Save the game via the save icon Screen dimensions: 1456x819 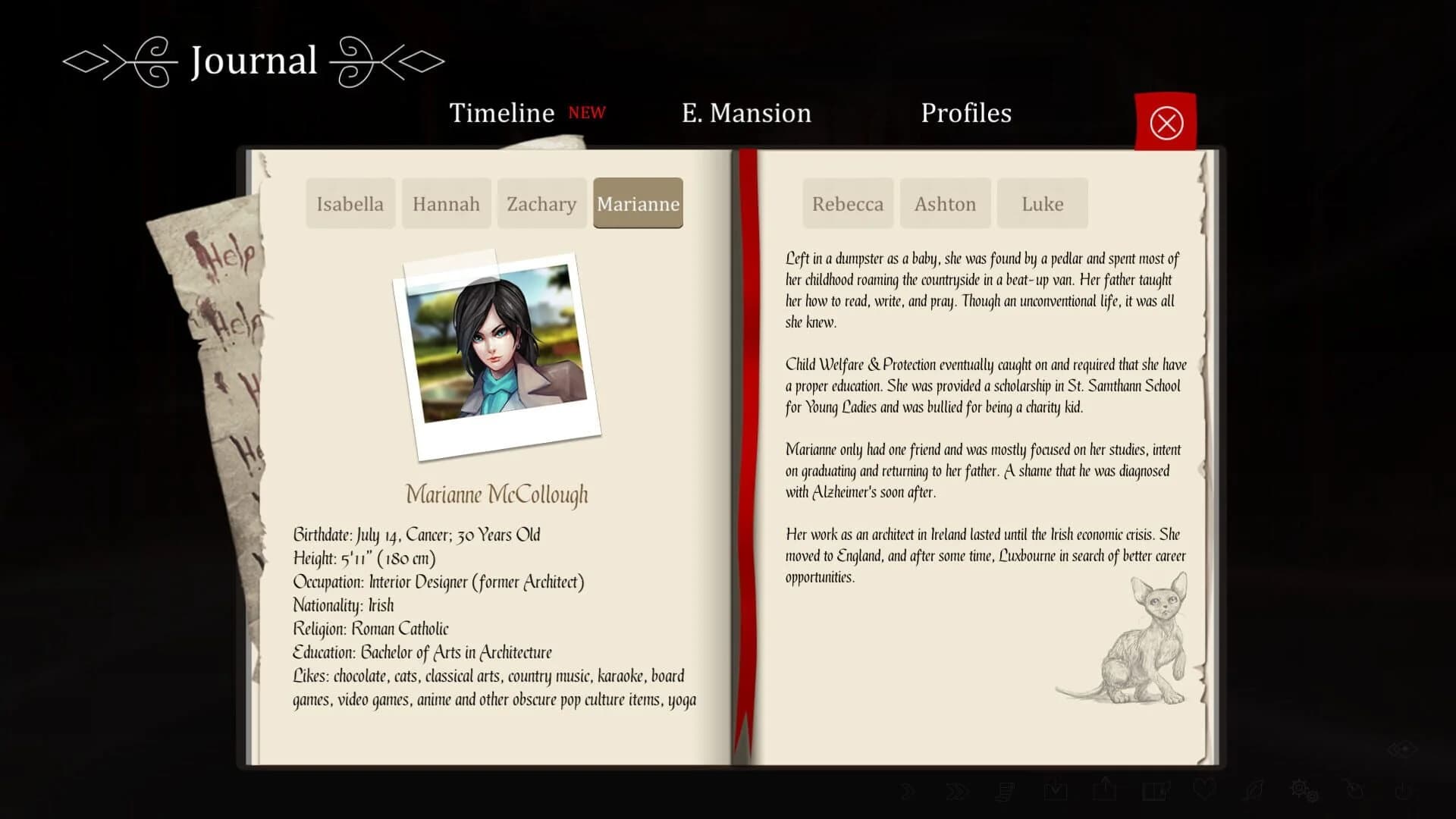point(1054,792)
